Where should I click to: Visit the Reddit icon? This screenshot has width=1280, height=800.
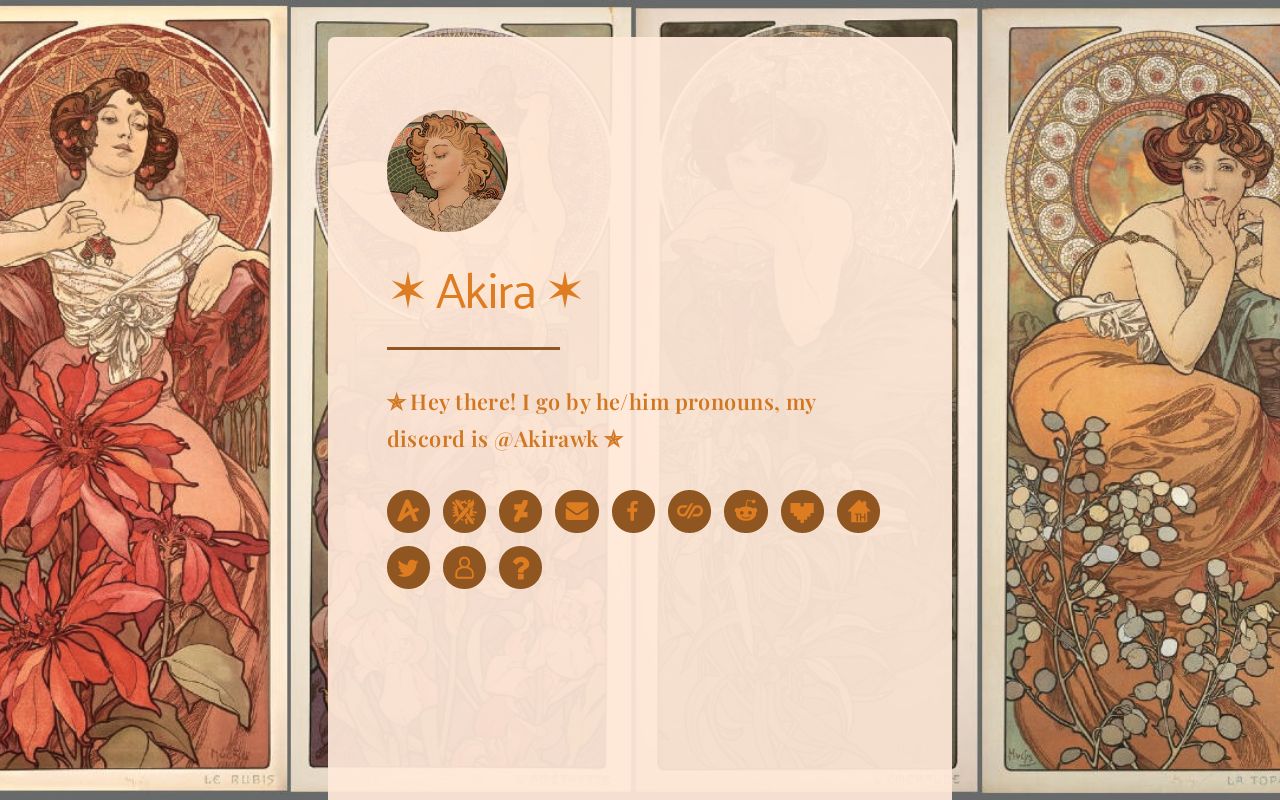tap(745, 511)
